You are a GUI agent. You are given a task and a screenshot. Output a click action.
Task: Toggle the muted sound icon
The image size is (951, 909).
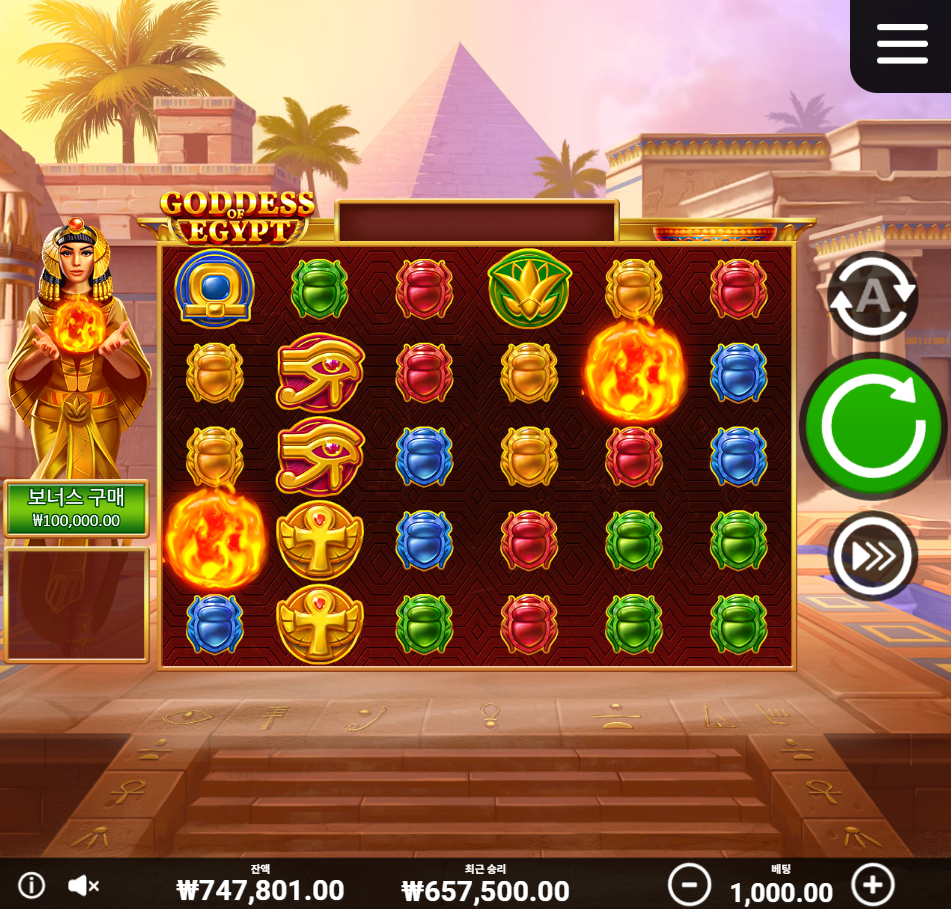[83, 885]
